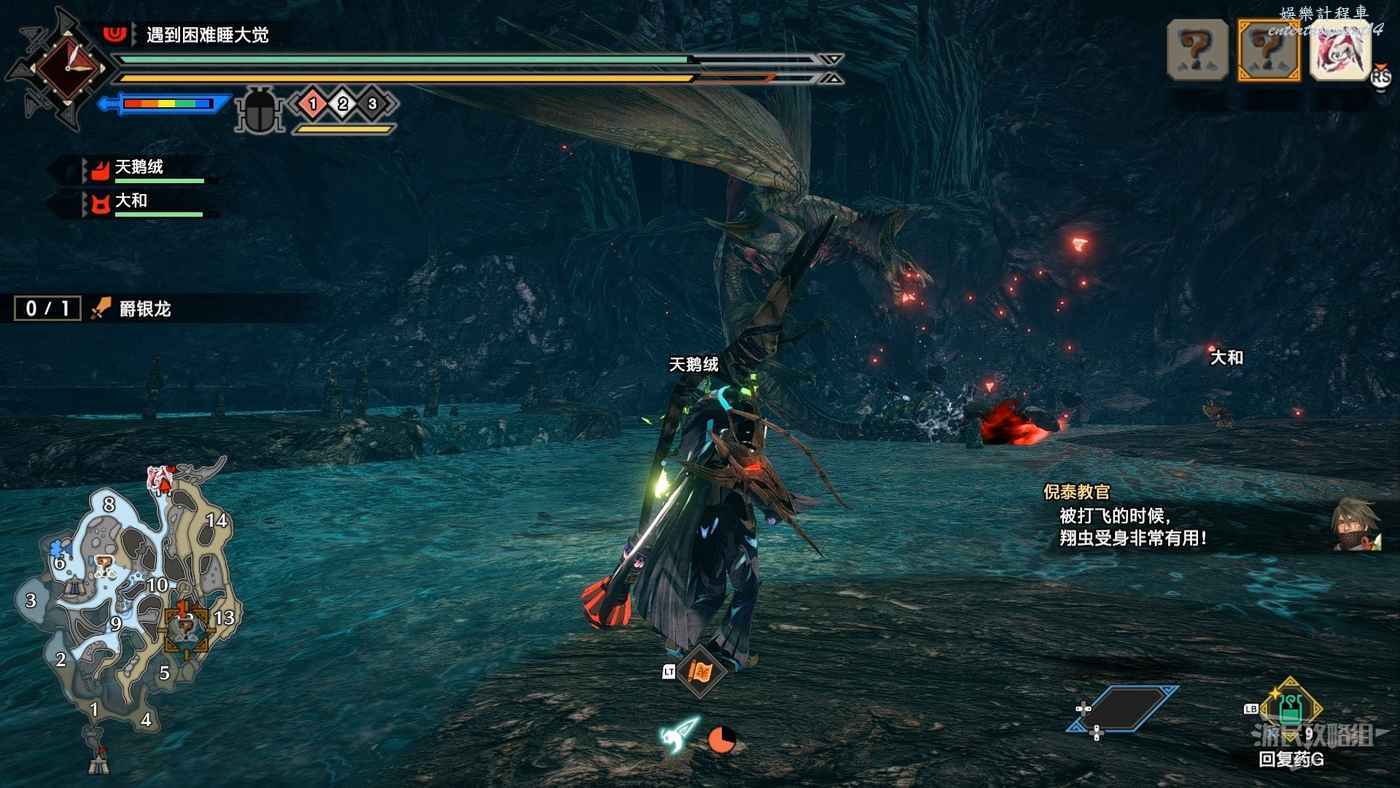
Task: Click the quest timer clock emblem
Action: coord(67,68)
